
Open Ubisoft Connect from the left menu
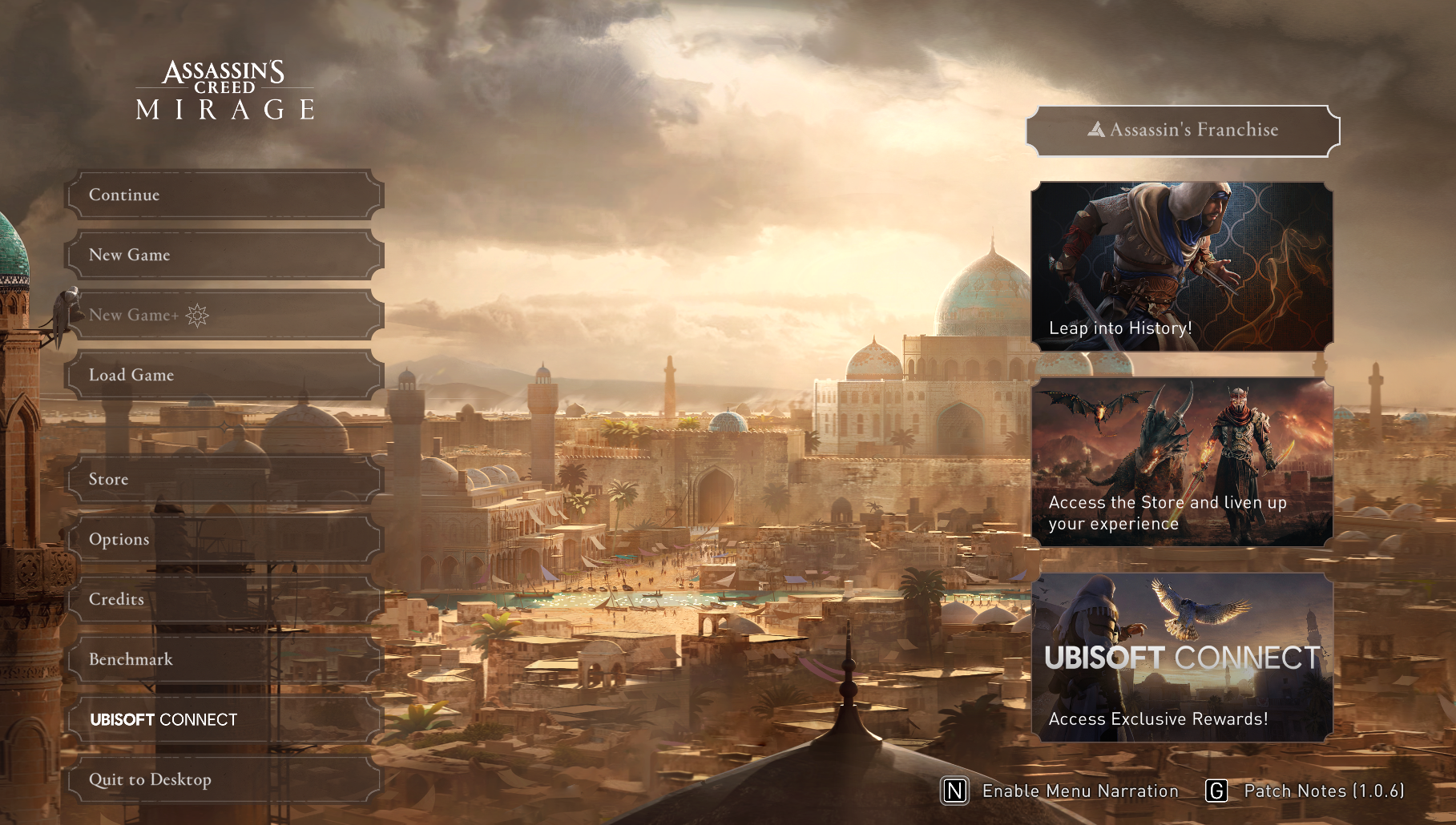[224, 719]
